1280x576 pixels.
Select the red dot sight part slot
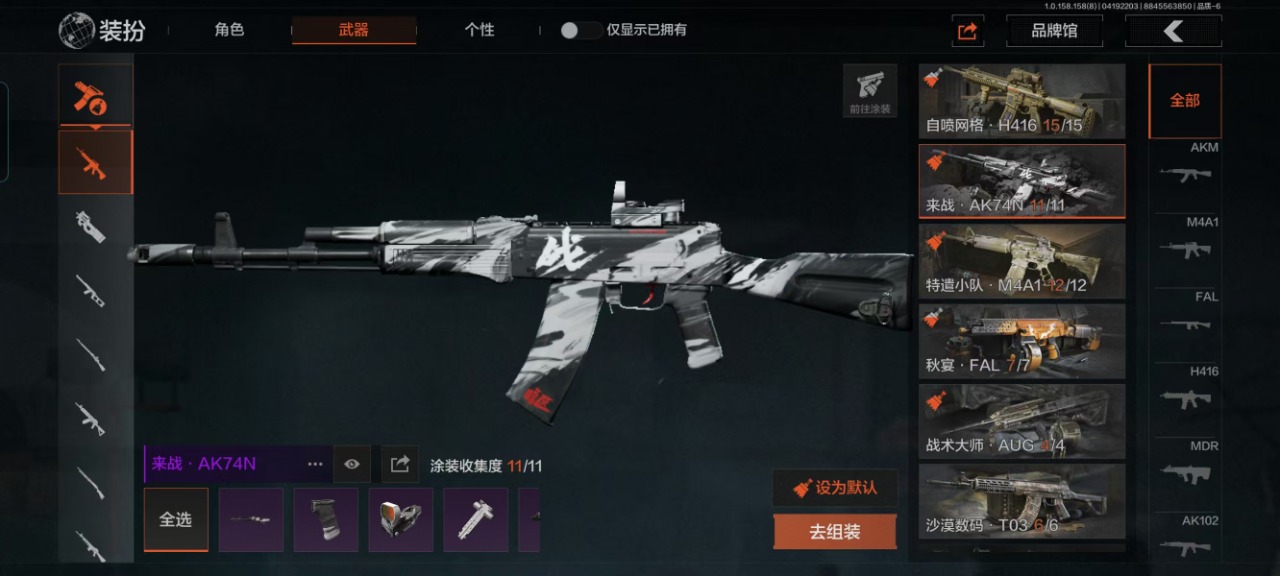tap(401, 520)
